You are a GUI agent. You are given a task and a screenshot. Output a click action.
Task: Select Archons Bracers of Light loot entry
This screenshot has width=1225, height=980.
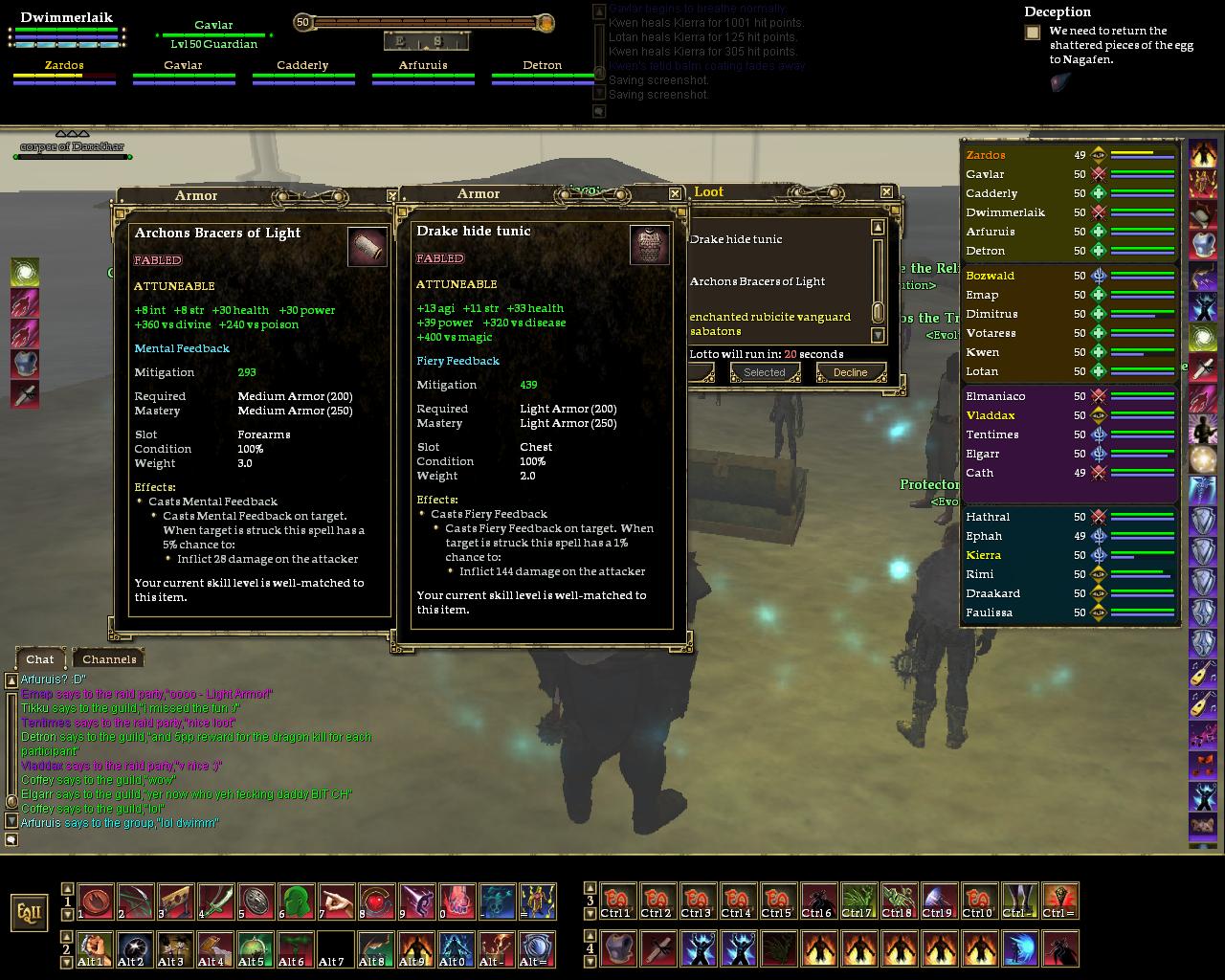point(757,281)
